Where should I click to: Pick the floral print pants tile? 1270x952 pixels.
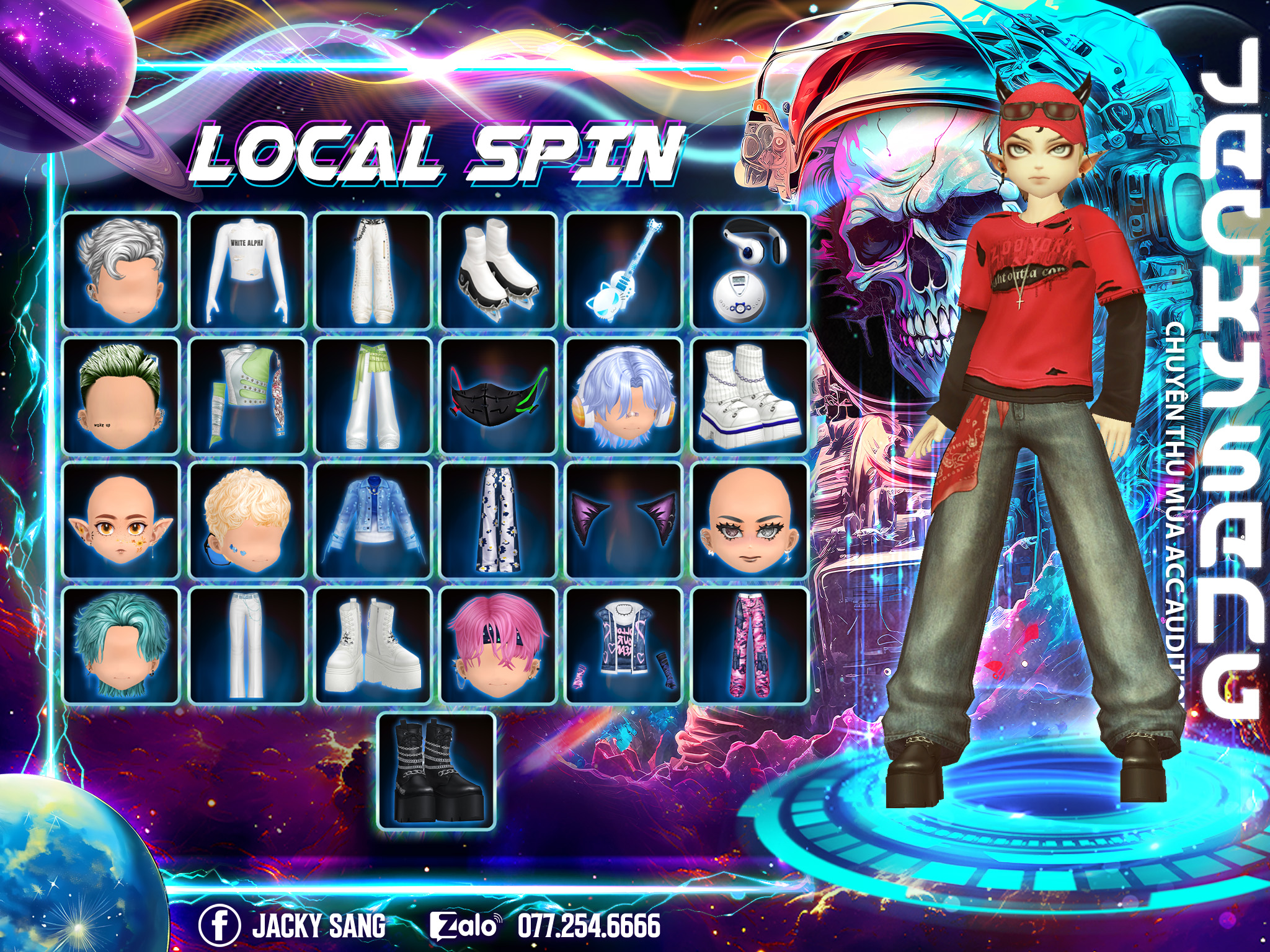[499, 521]
